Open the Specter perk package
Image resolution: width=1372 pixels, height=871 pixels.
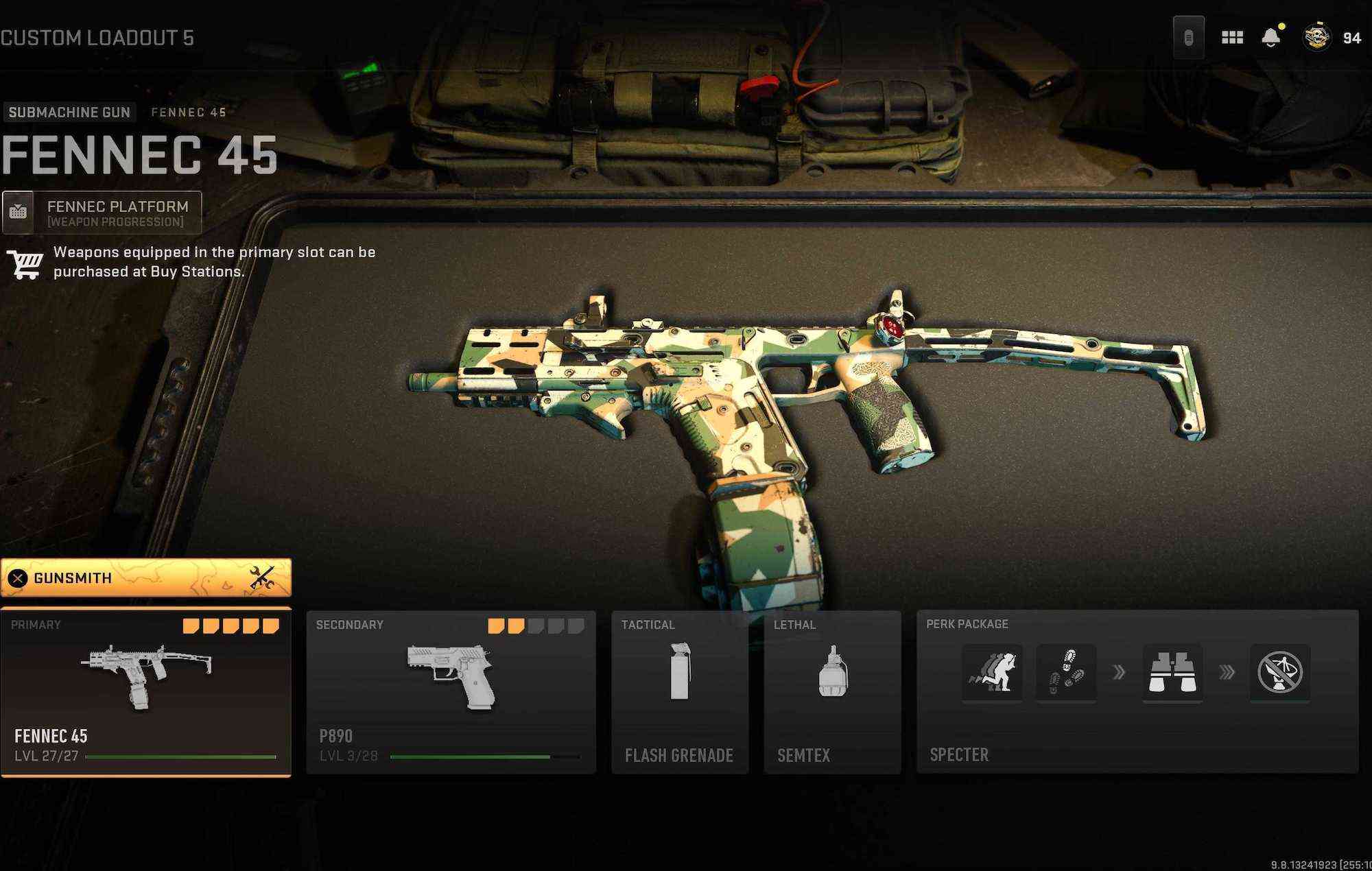tap(1137, 691)
